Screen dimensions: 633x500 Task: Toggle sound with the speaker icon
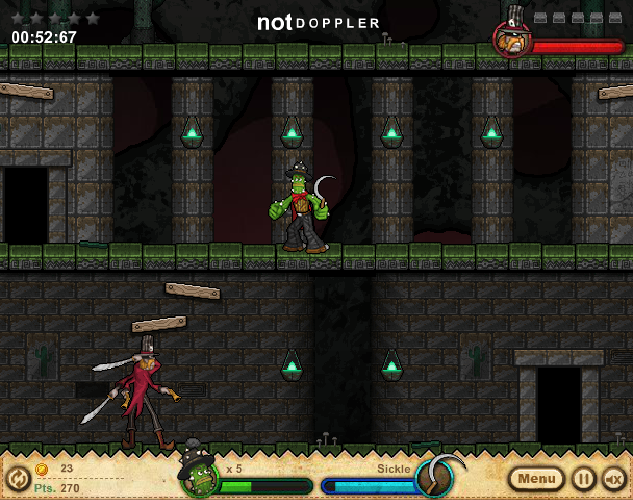click(613, 478)
